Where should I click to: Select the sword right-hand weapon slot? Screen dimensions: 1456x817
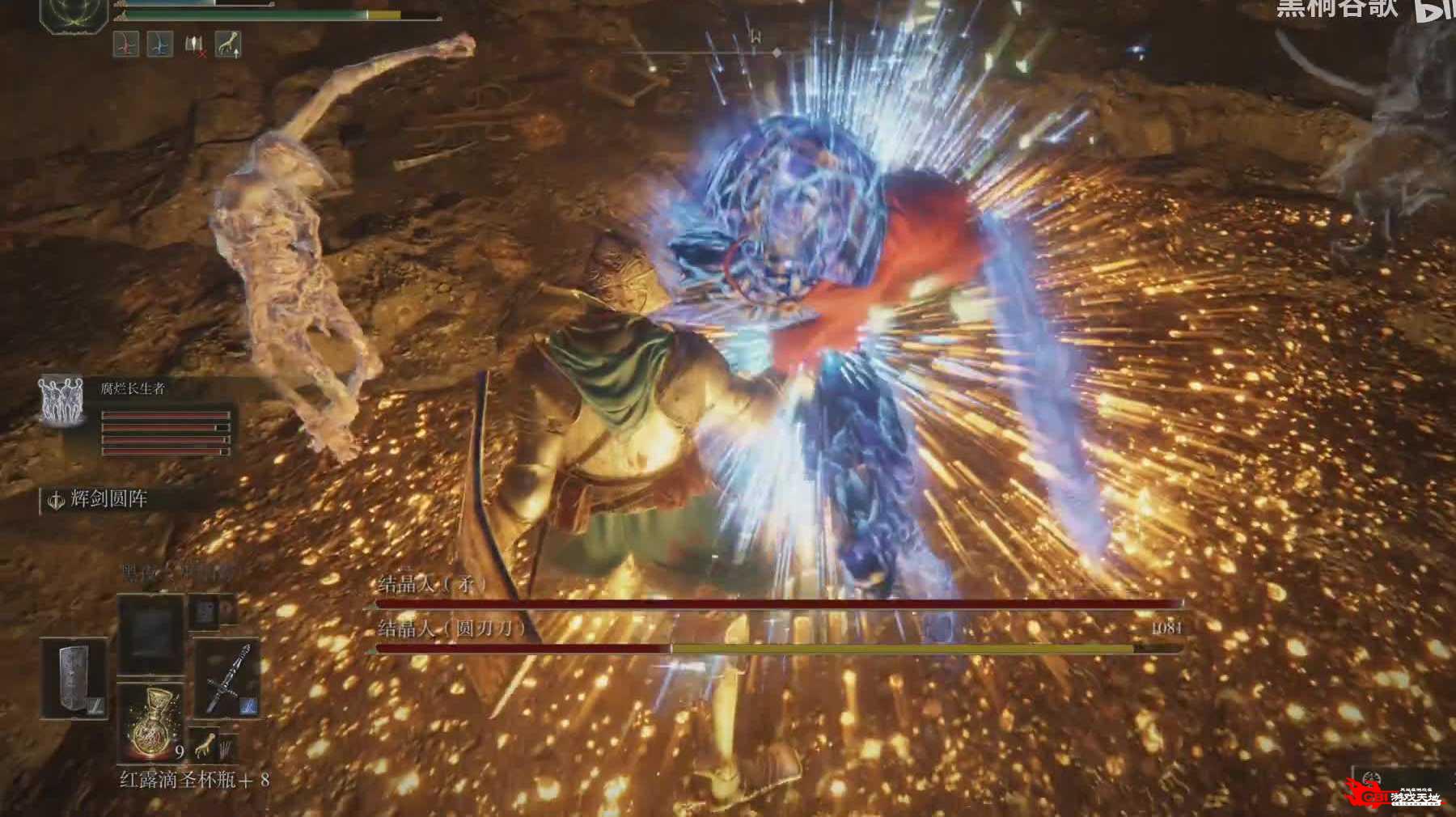(226, 678)
